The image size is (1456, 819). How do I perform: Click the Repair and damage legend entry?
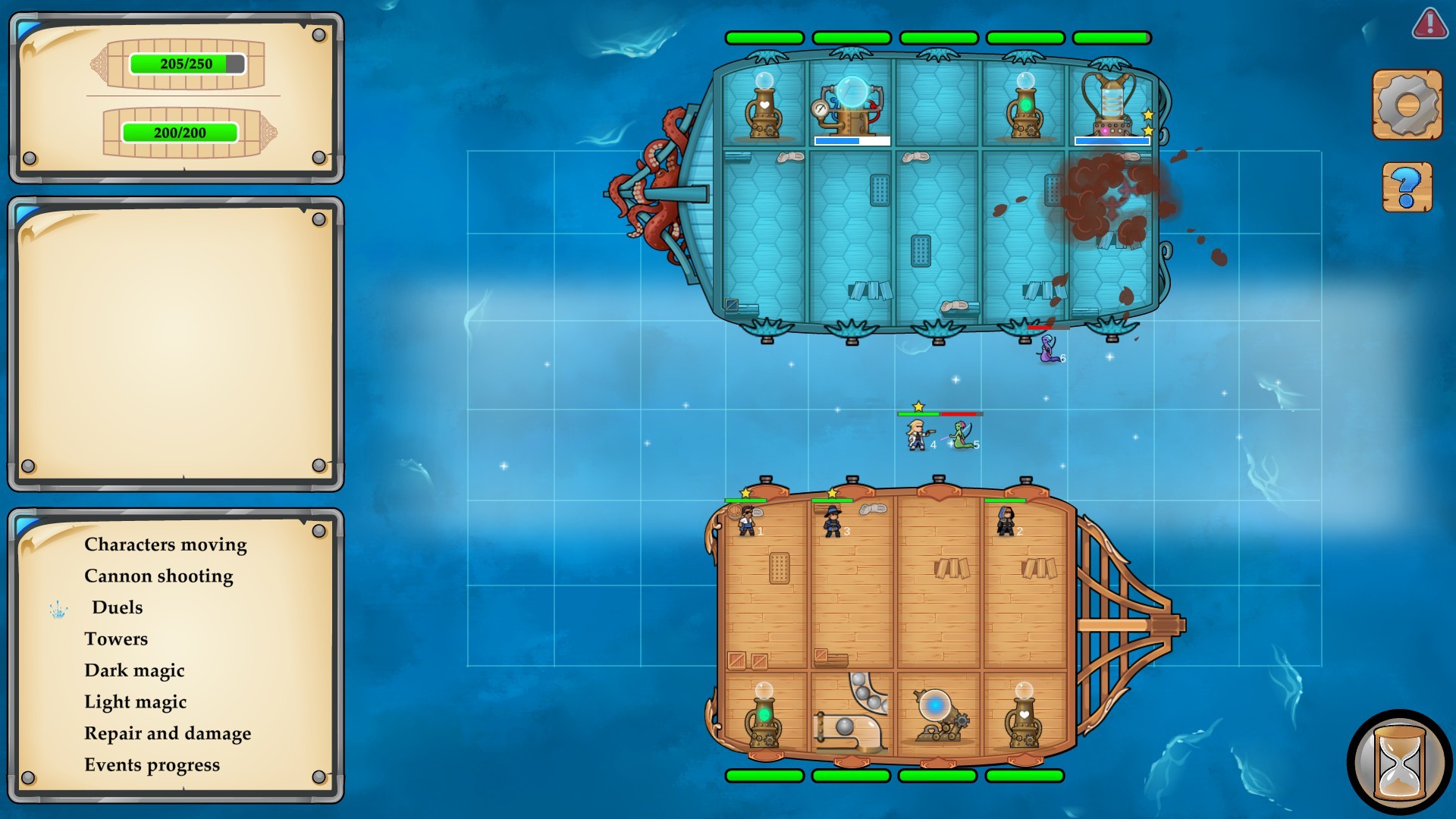click(x=168, y=733)
